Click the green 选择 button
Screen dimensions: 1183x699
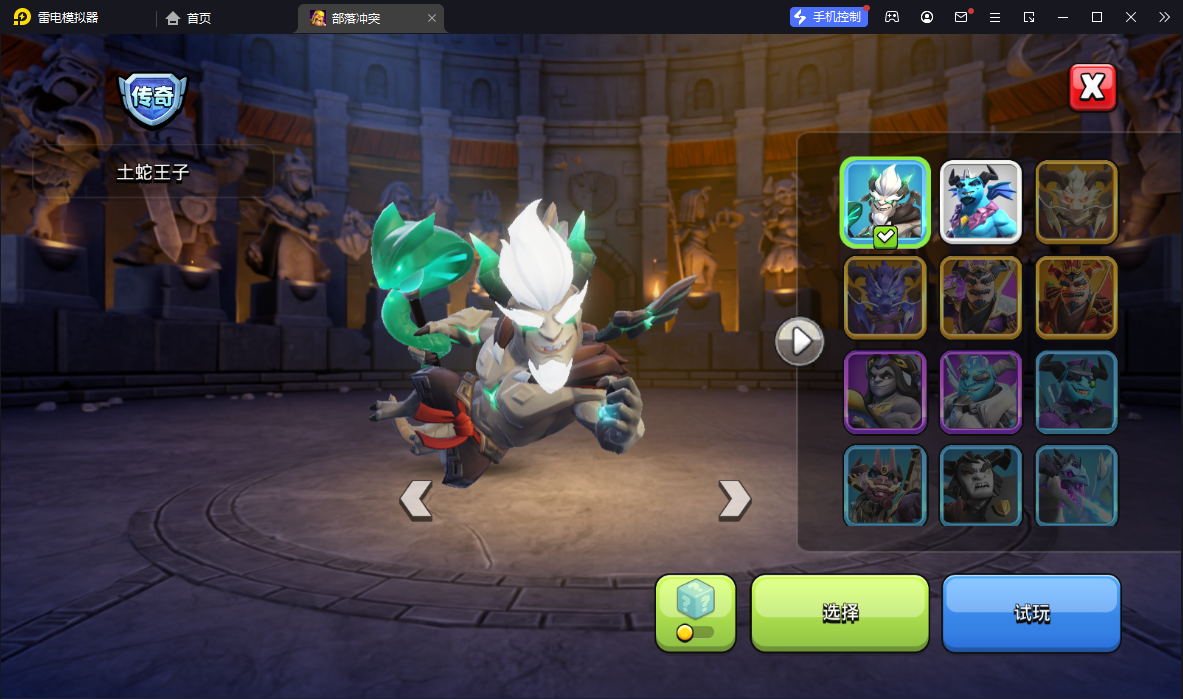[x=840, y=612]
